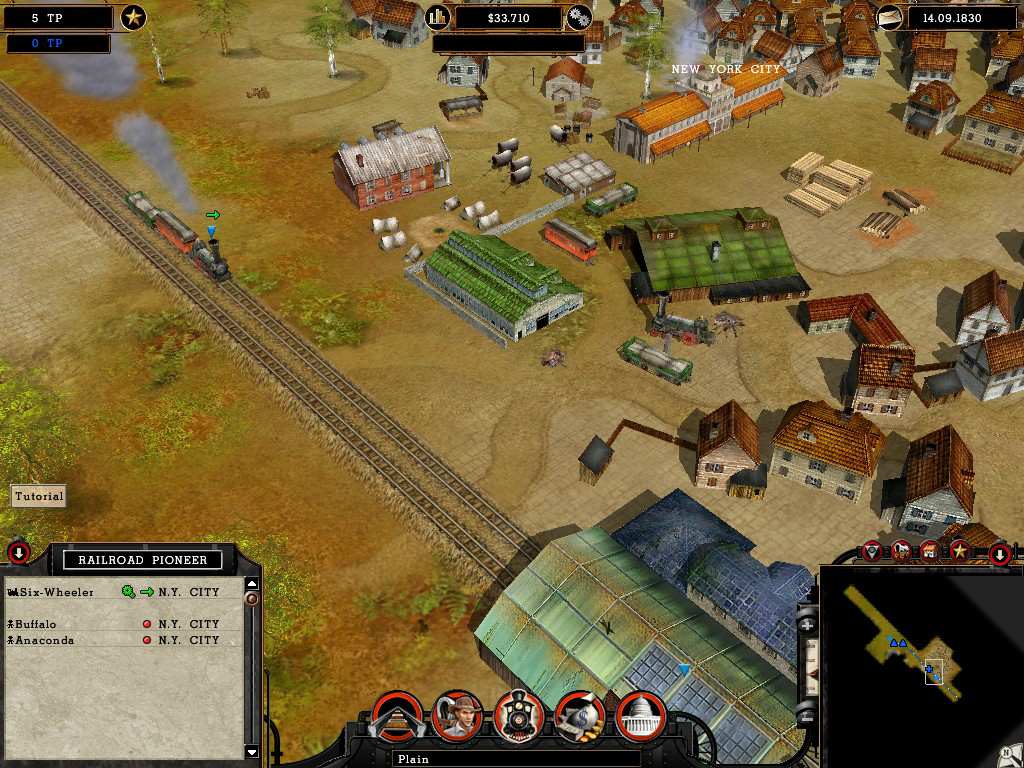The width and height of the screenshot is (1024, 768).
Task: Collapse the minimap panel with the arrow
Action: click(x=999, y=553)
